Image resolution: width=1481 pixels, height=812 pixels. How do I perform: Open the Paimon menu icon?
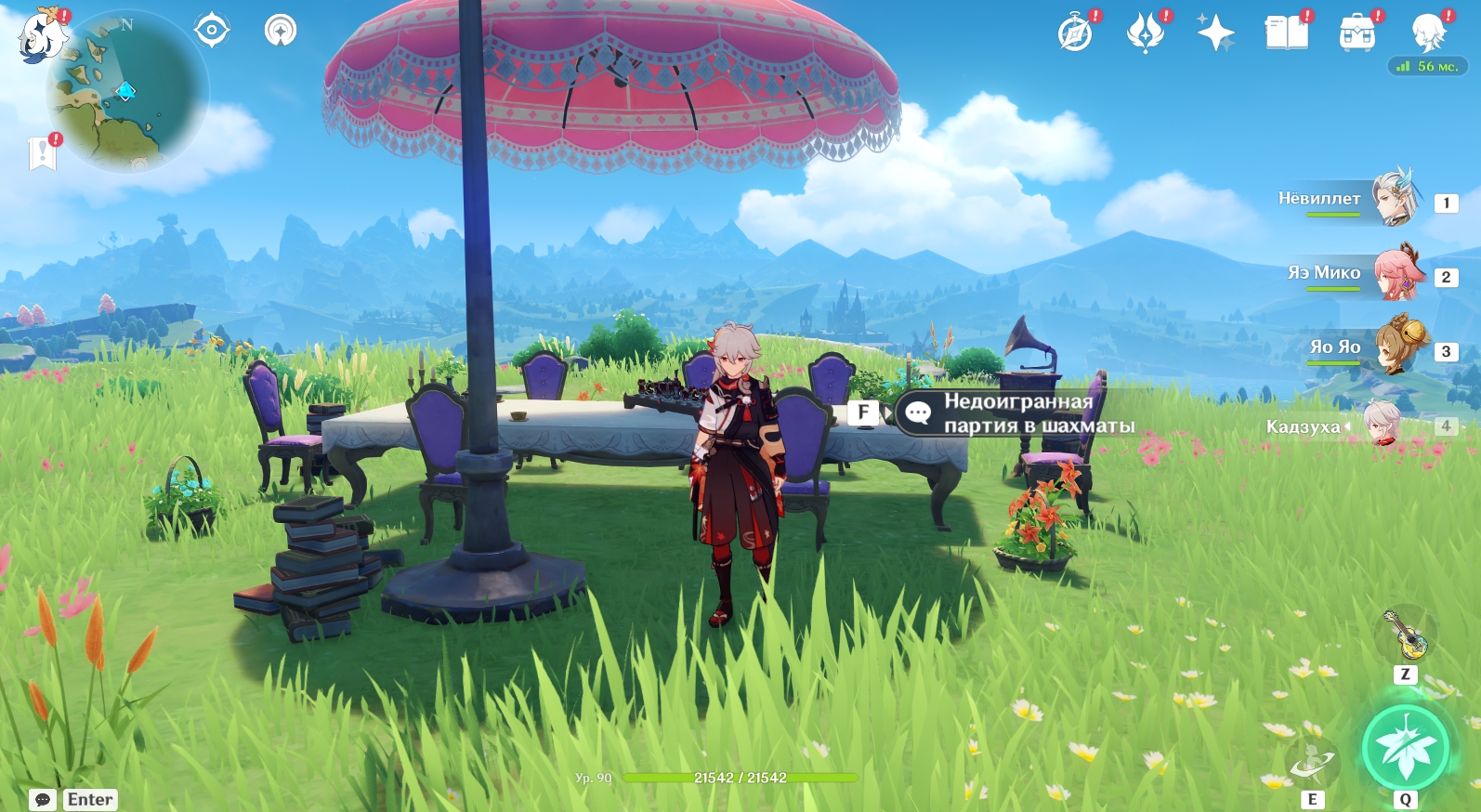(x=42, y=37)
